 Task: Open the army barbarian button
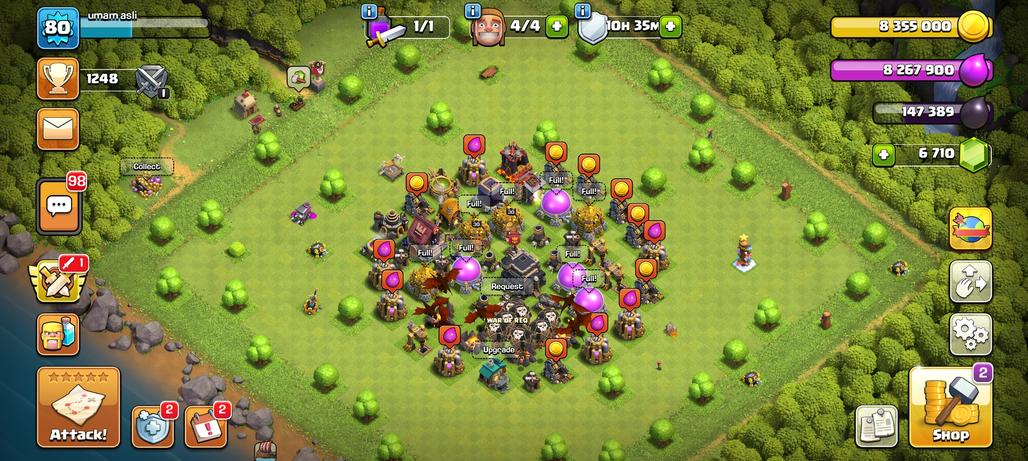point(58,333)
